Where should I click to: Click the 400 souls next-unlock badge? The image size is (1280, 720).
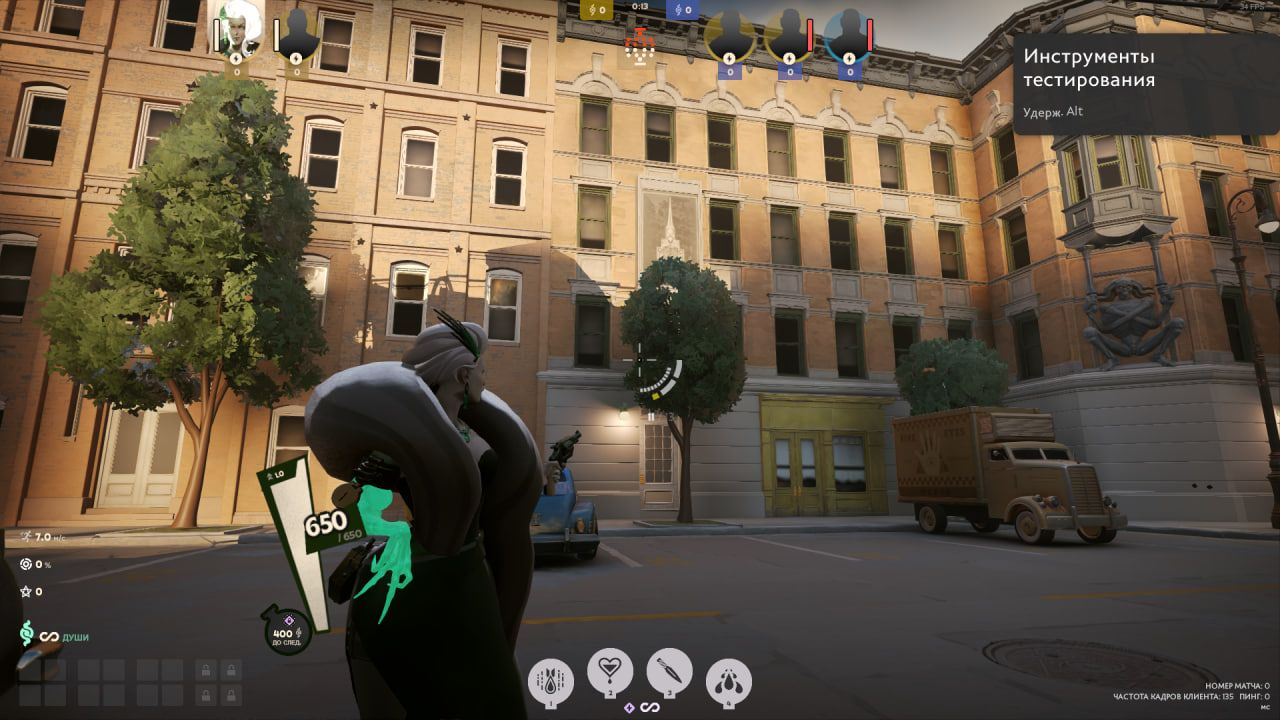coord(285,630)
